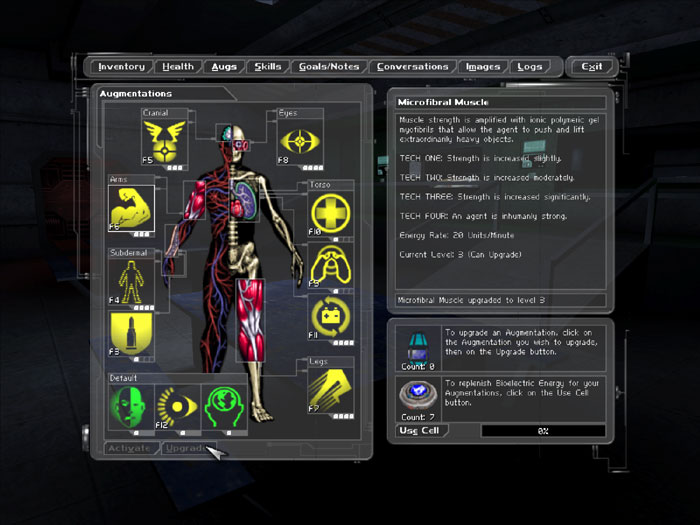
Task: Select the lungs augmentation icon
Action: point(332,265)
